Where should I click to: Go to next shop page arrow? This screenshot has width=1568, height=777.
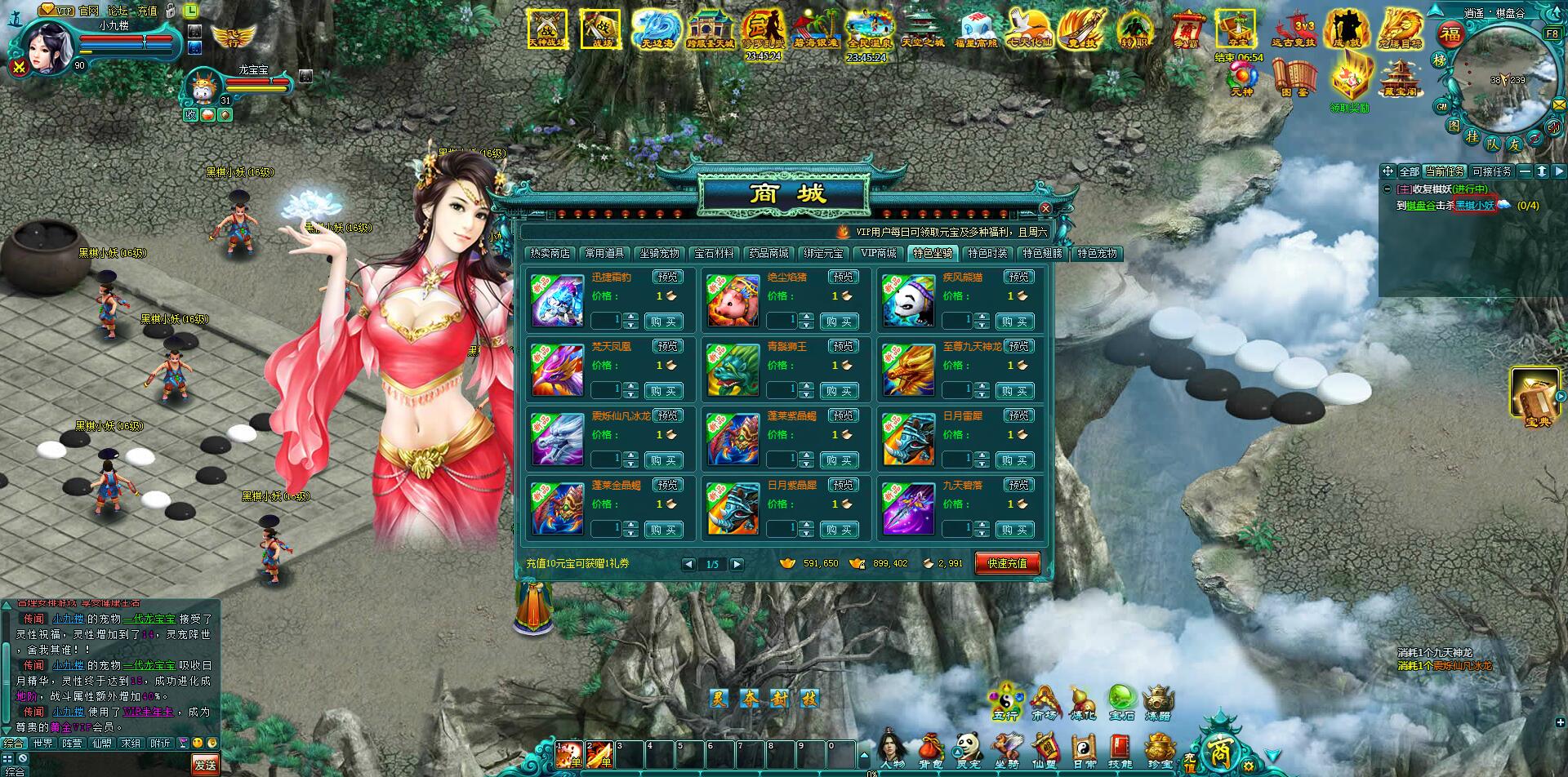pos(737,563)
